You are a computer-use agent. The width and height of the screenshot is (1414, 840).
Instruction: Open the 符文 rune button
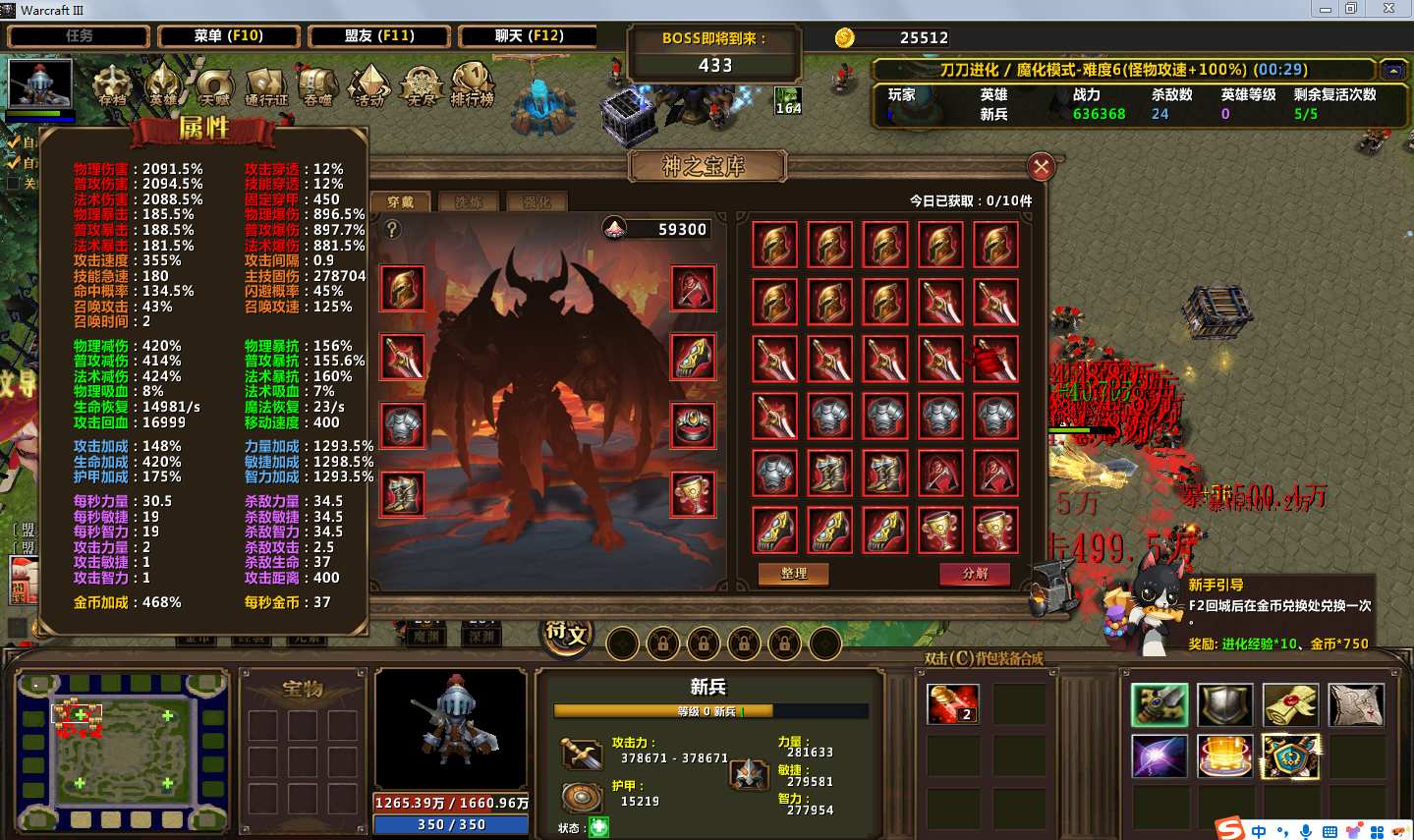567,636
